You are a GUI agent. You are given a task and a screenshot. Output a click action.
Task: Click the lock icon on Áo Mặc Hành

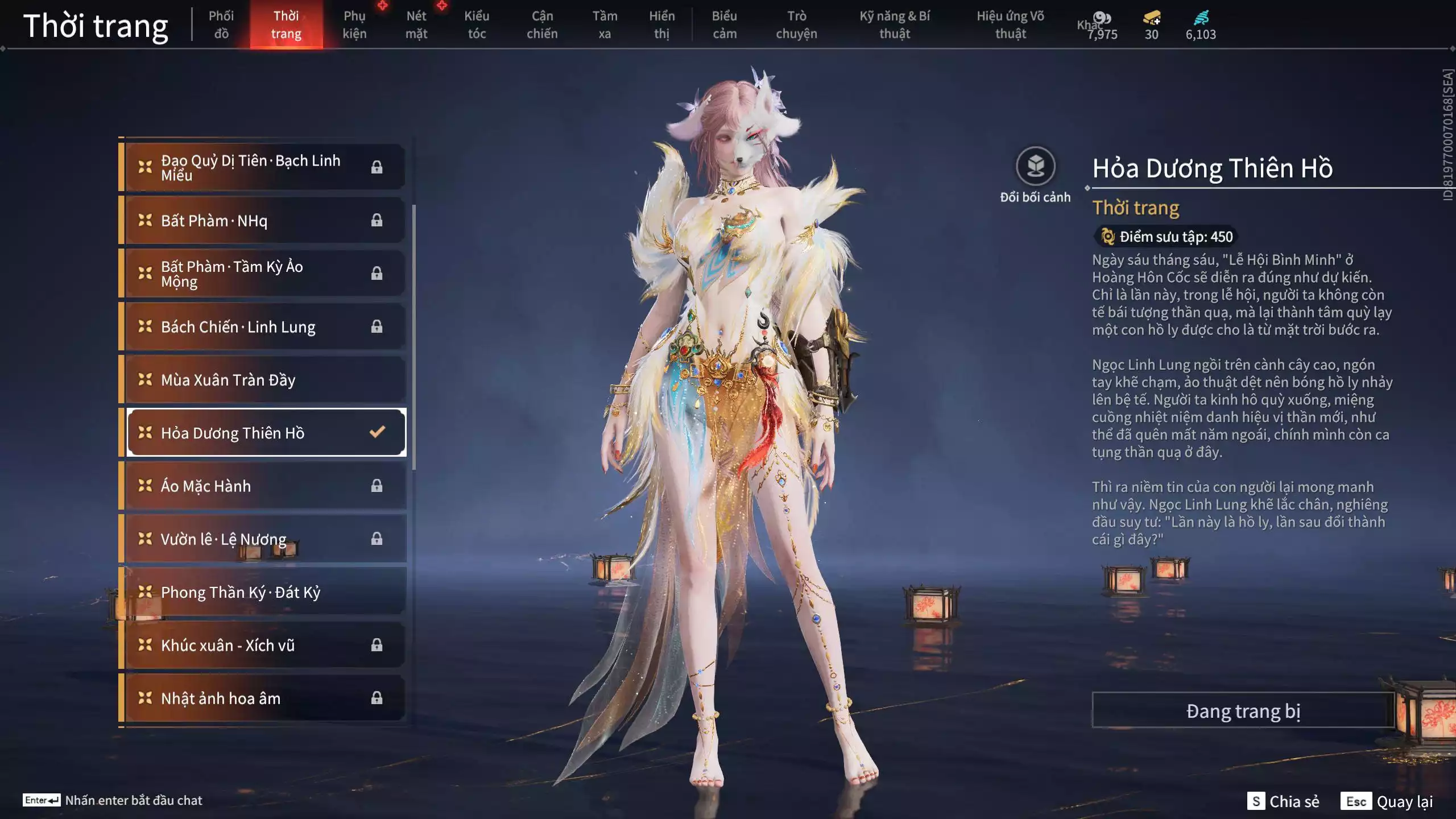(375, 486)
